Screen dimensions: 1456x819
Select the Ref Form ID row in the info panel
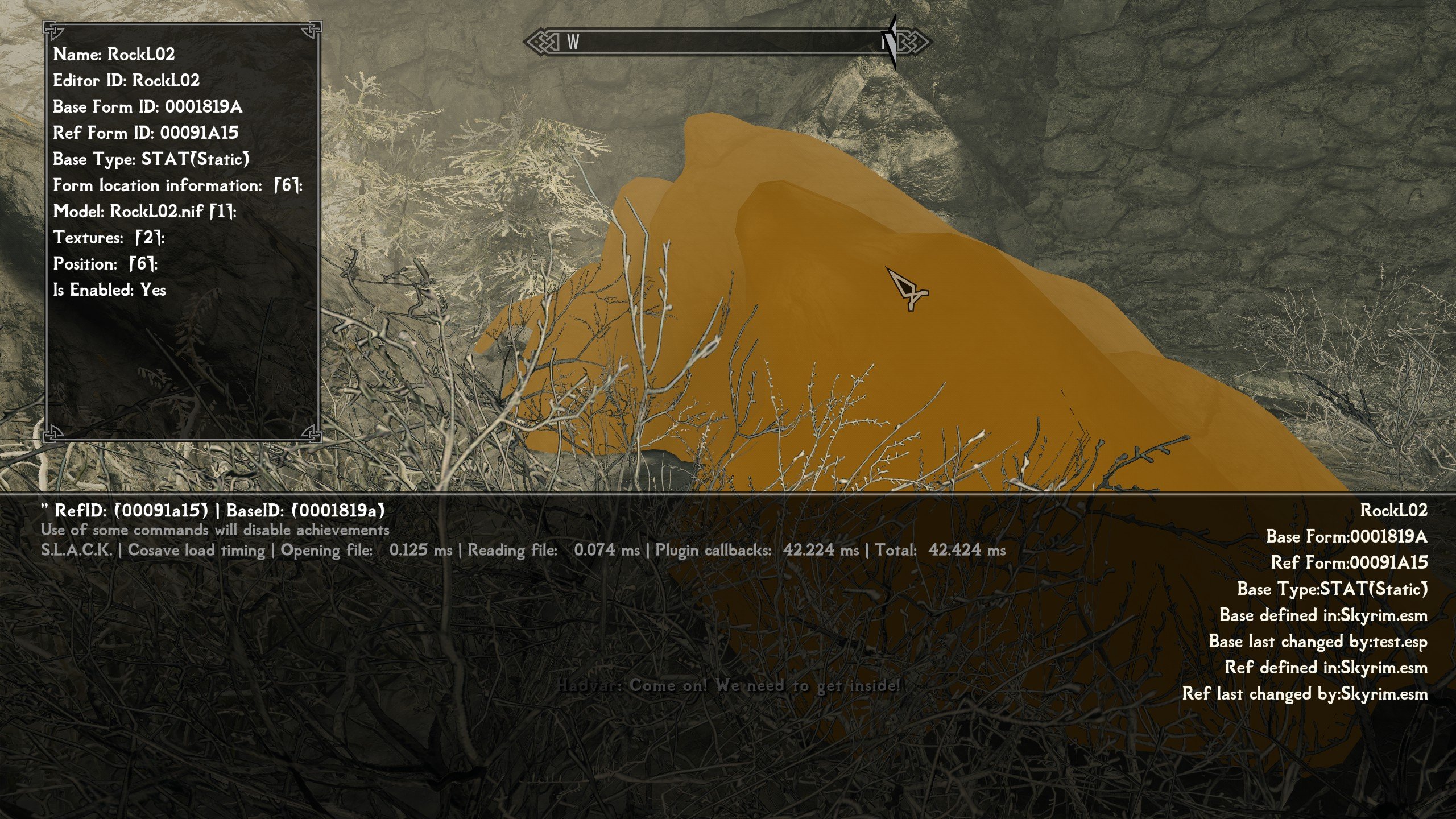click(x=146, y=133)
